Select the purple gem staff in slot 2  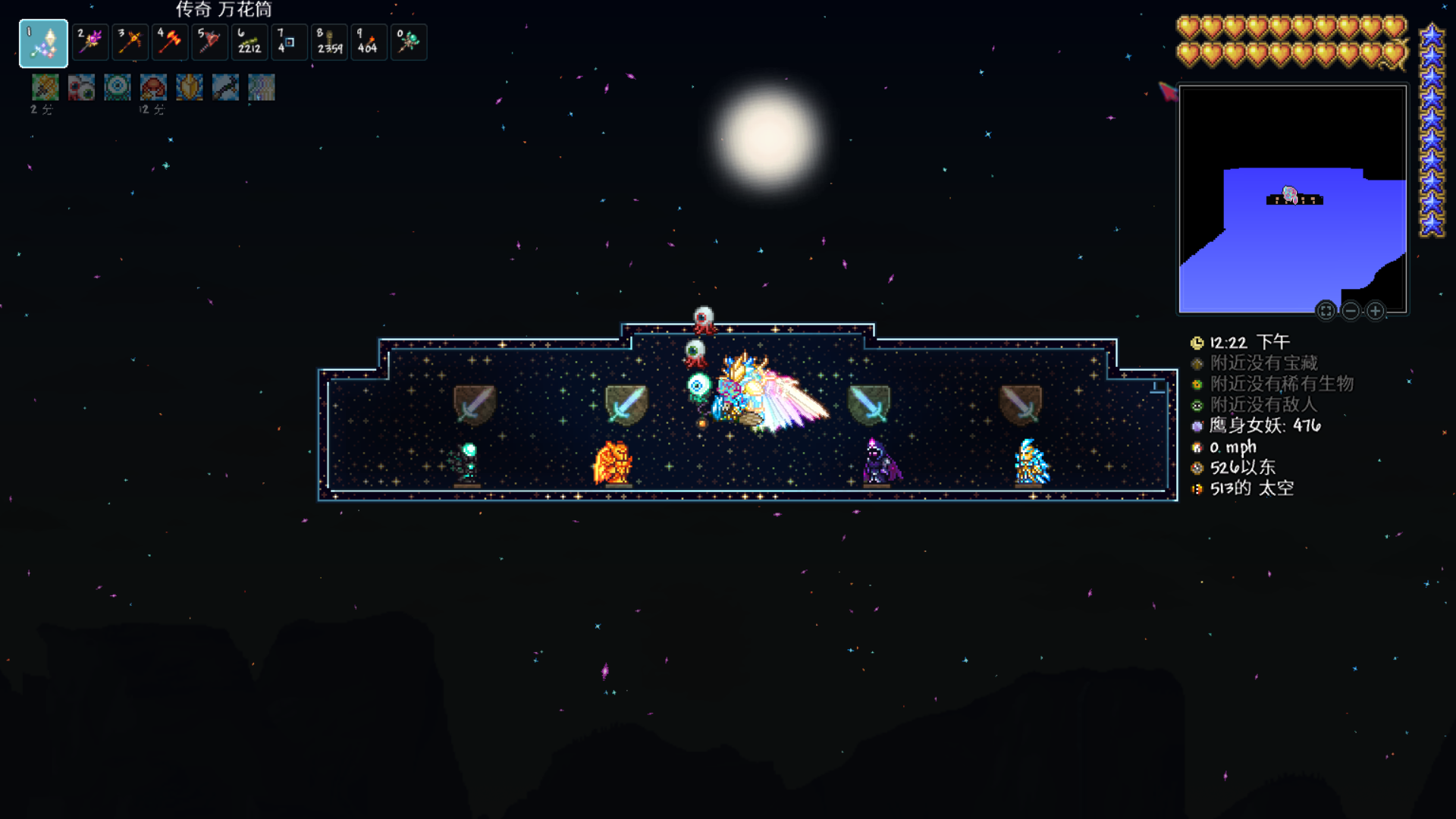pyautogui.click(x=91, y=41)
